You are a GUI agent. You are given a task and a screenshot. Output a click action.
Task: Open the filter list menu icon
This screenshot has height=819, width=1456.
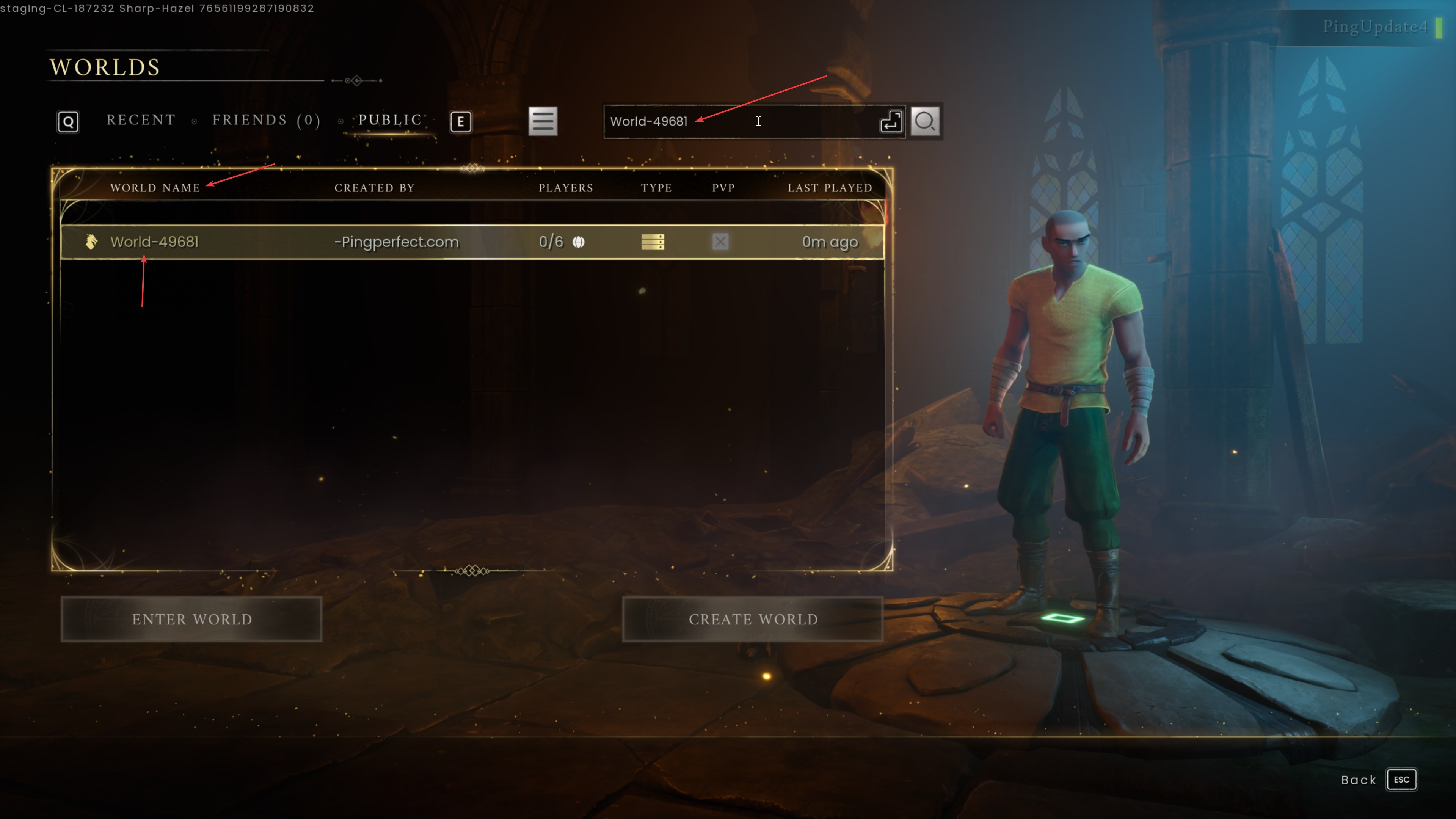coord(543,121)
